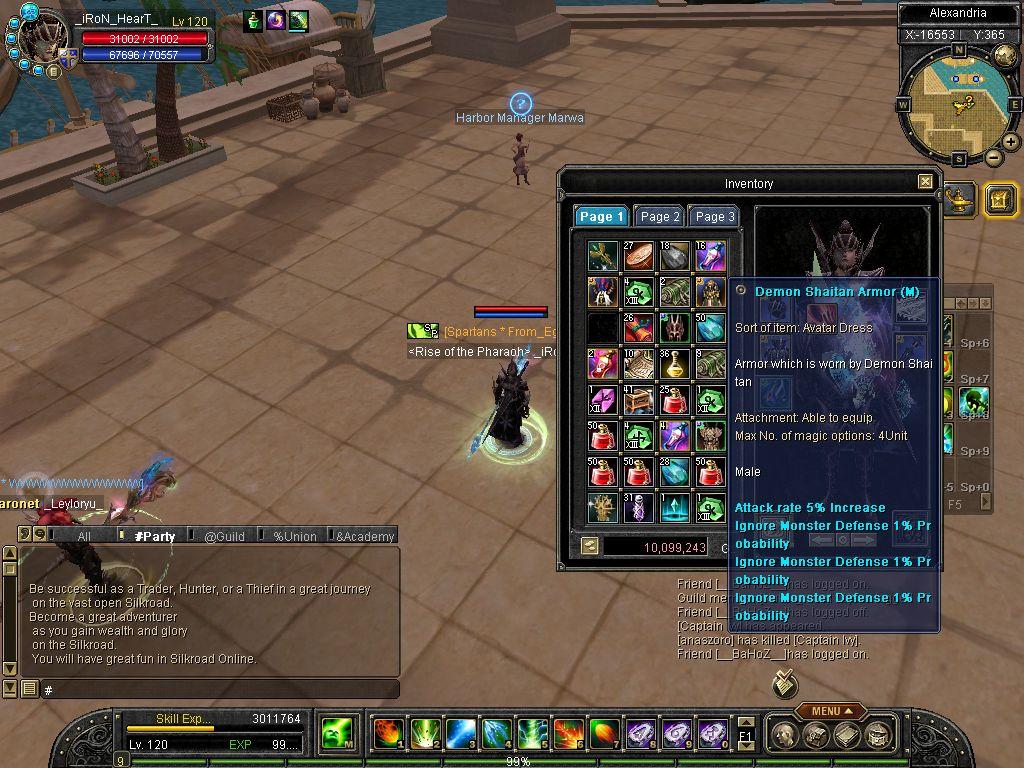Viewport: 1024px width, 768px height.
Task: Select inventory Page 1 tab
Action: pos(601,216)
